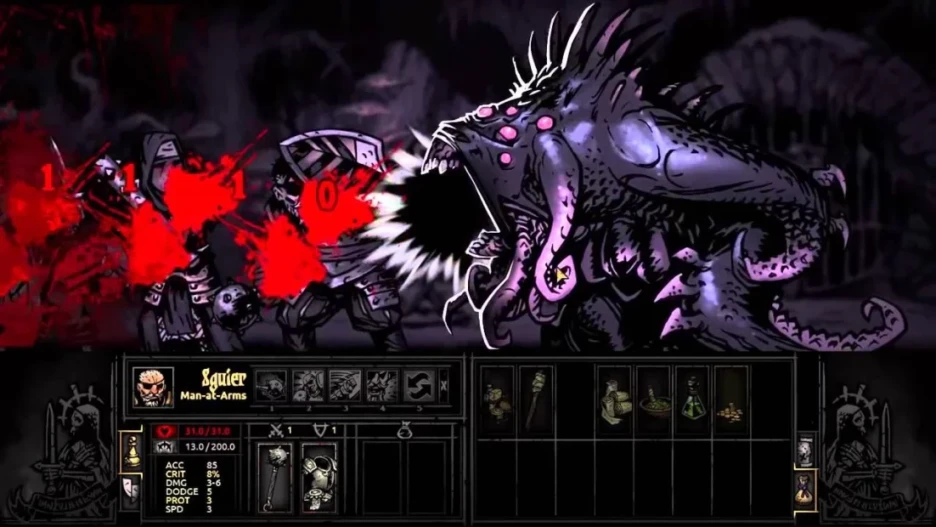The image size is (936, 527).
Task: Click the small X pass-turn button
Action: [x=445, y=384]
